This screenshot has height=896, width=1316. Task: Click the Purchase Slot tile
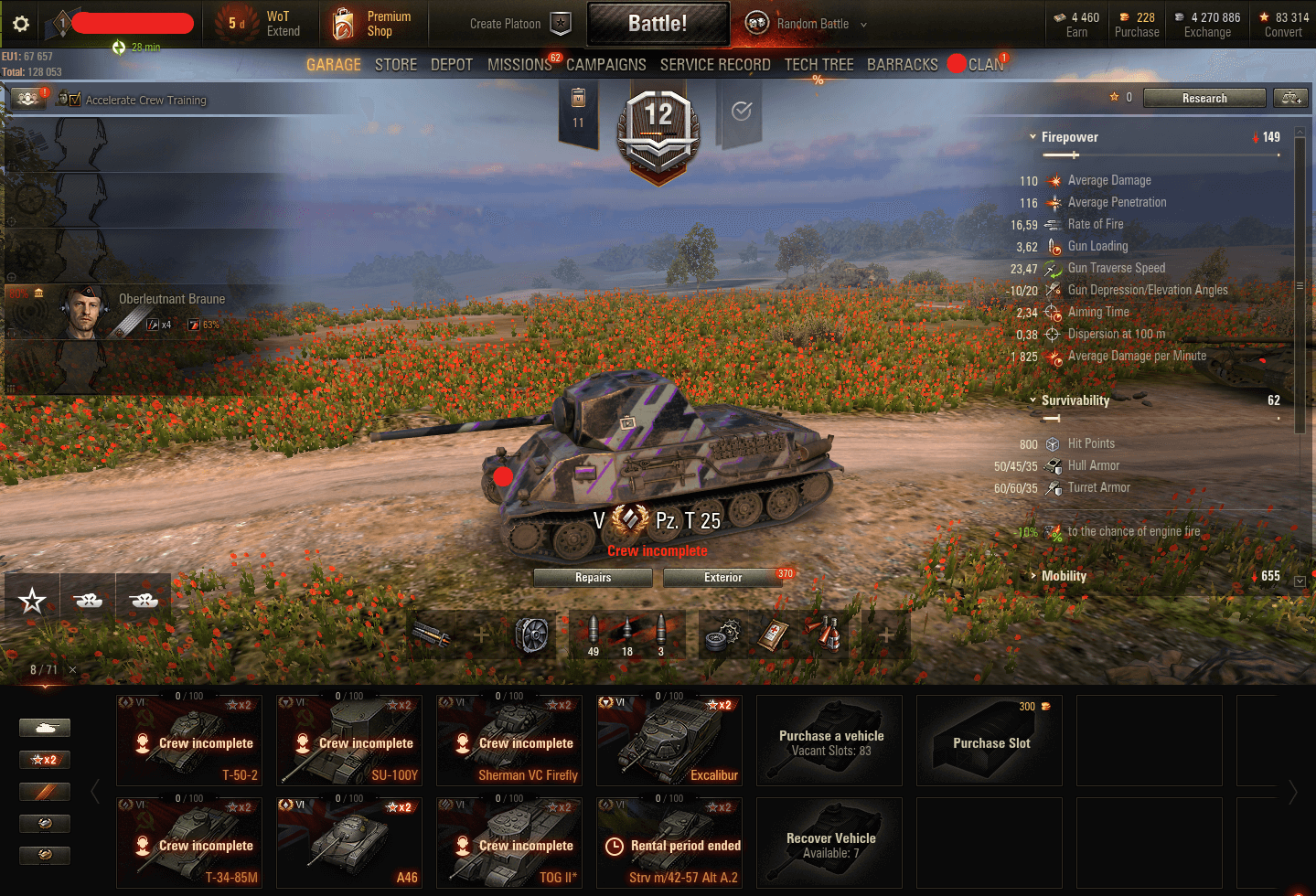(x=990, y=741)
